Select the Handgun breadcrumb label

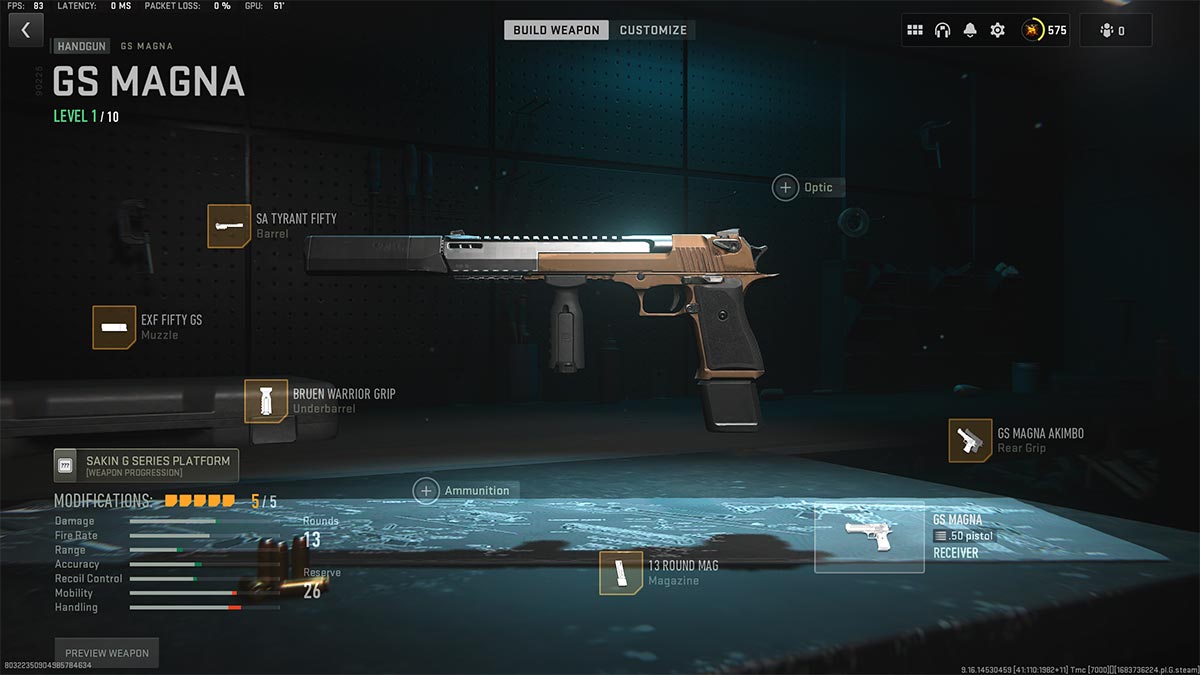pos(81,46)
